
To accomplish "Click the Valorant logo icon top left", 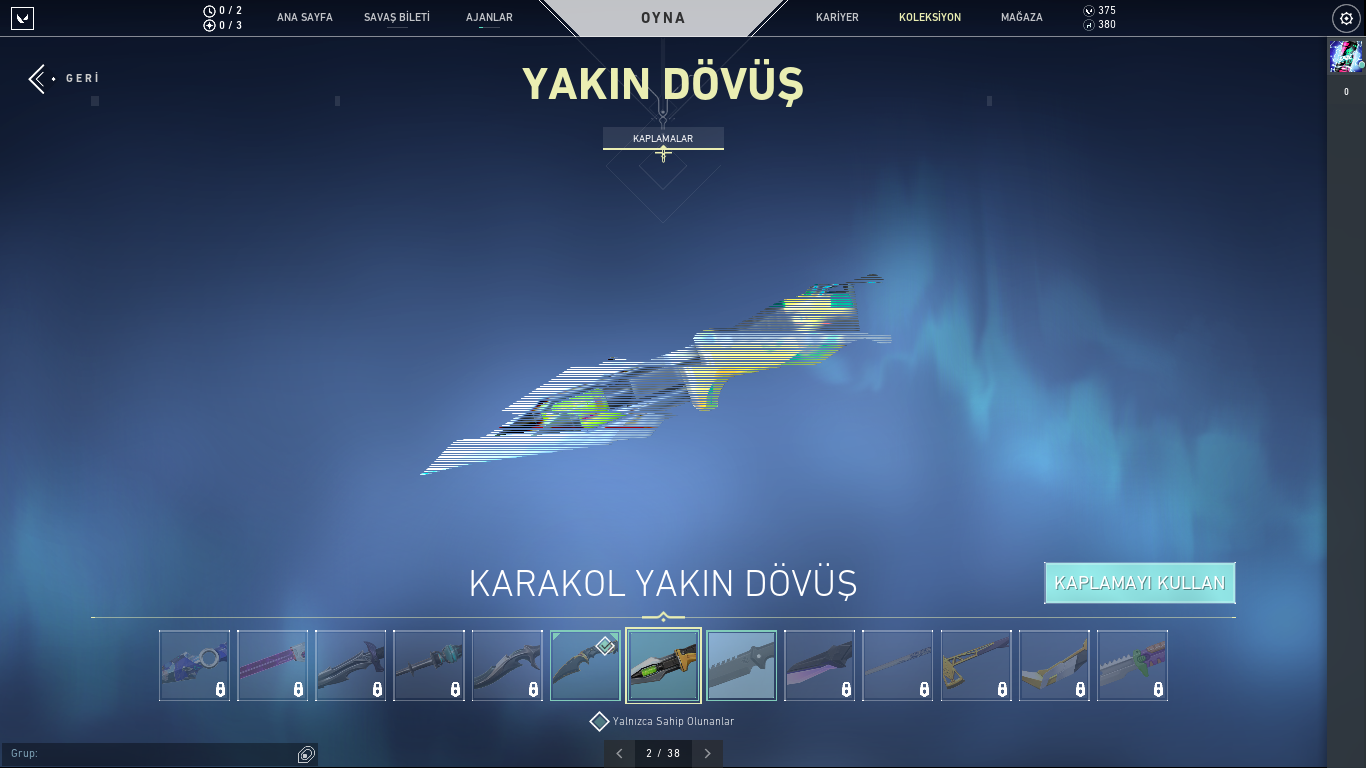I will pos(22,17).
